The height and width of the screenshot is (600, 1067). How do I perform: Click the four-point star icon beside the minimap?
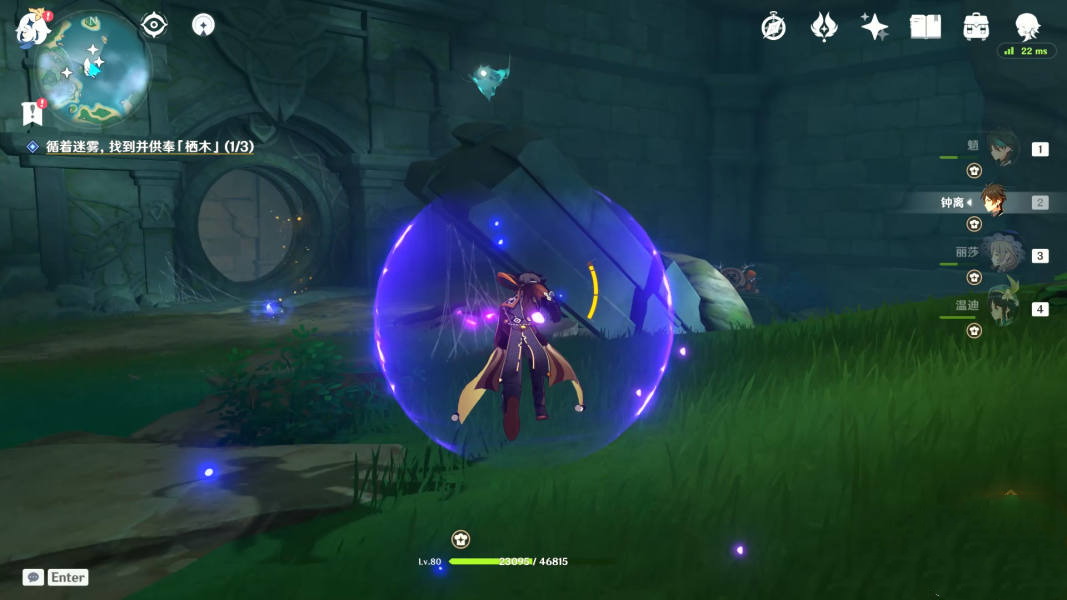tap(204, 25)
